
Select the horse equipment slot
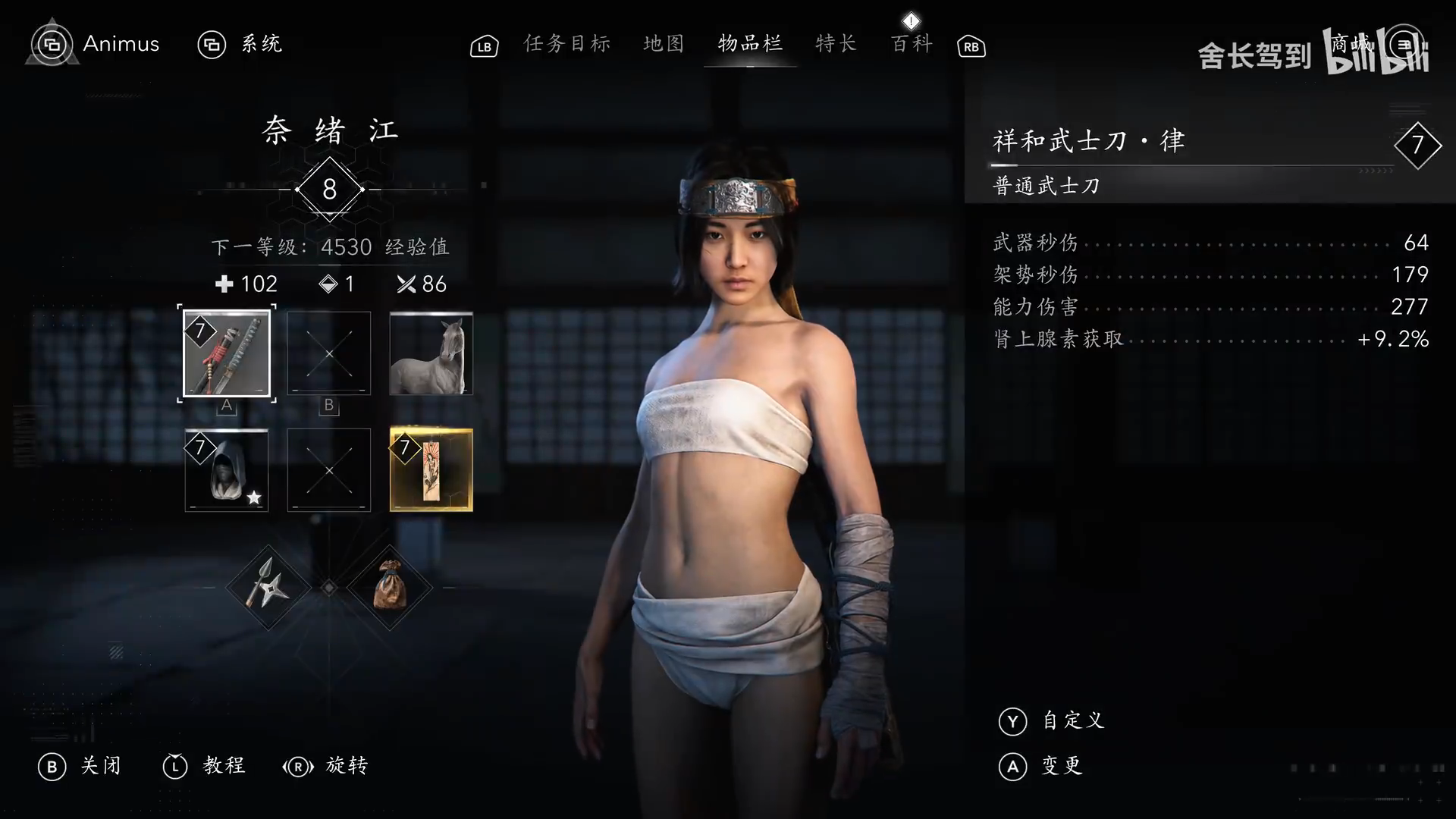431,353
